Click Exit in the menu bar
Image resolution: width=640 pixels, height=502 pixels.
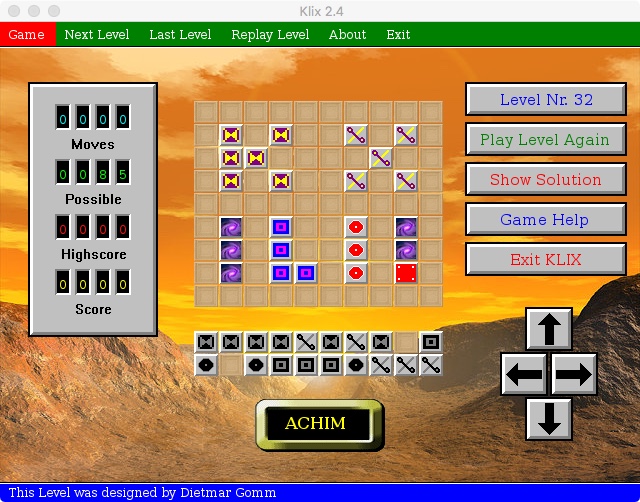pyautogui.click(x=398, y=34)
